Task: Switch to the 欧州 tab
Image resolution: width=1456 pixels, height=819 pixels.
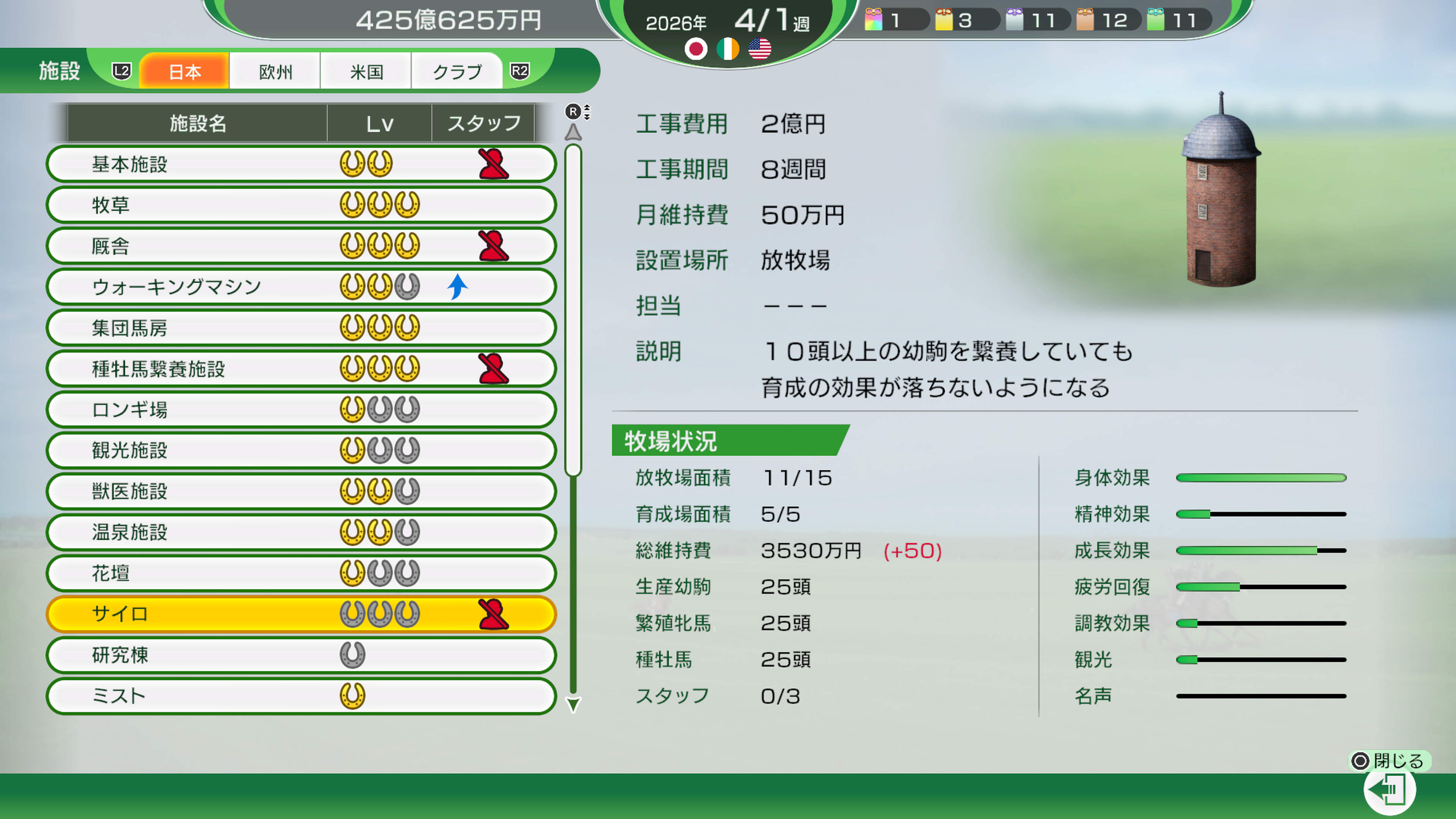Action: [275, 71]
